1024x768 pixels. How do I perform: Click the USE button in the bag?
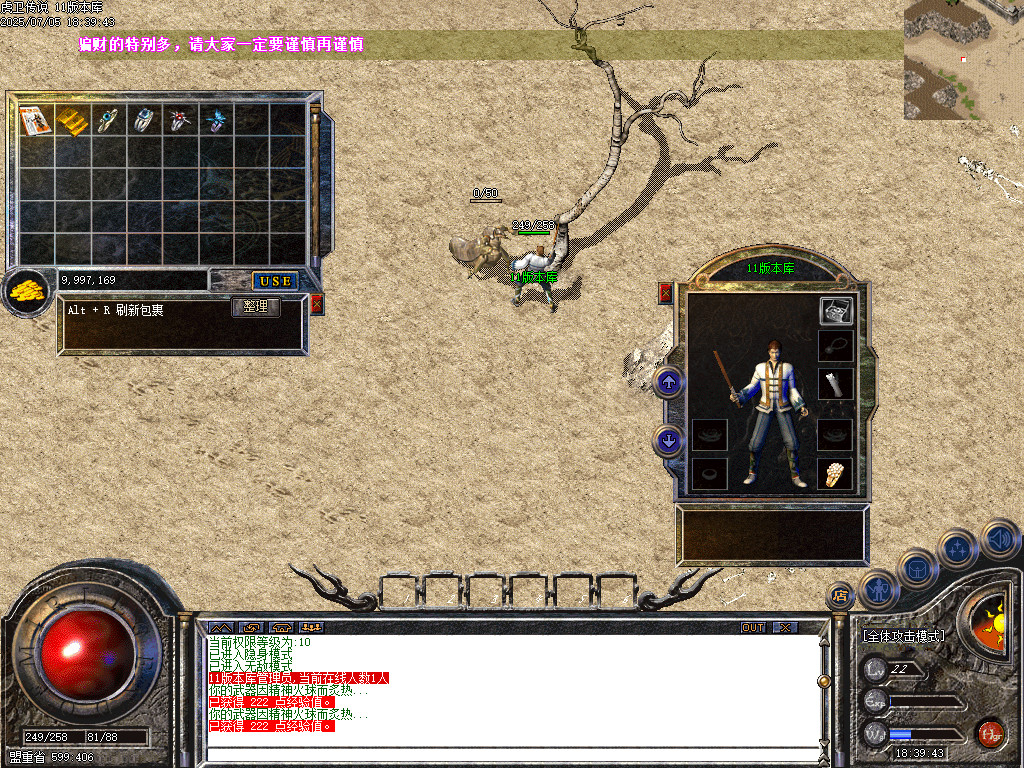274,281
